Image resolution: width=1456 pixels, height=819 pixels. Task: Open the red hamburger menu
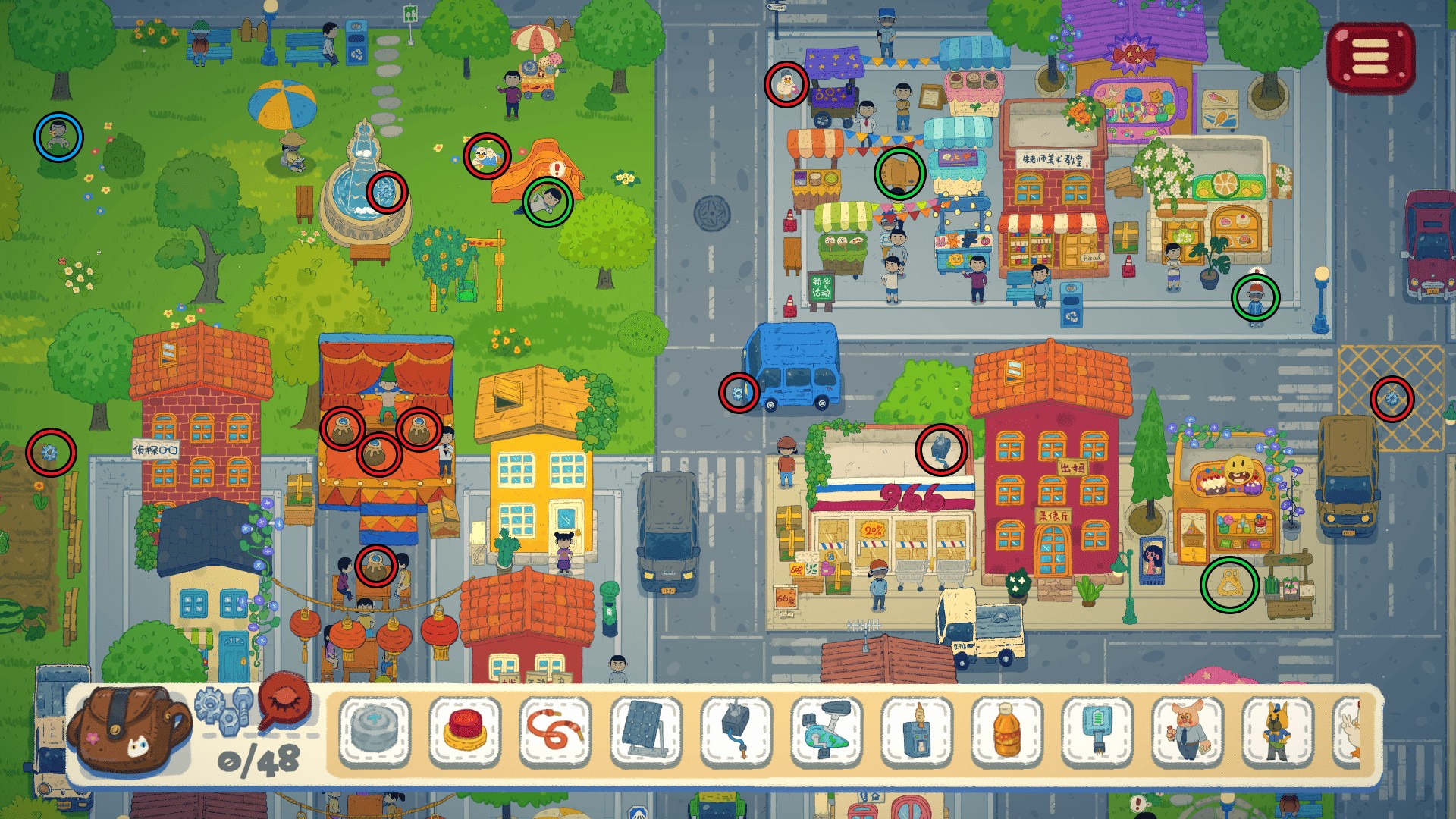(1370, 57)
